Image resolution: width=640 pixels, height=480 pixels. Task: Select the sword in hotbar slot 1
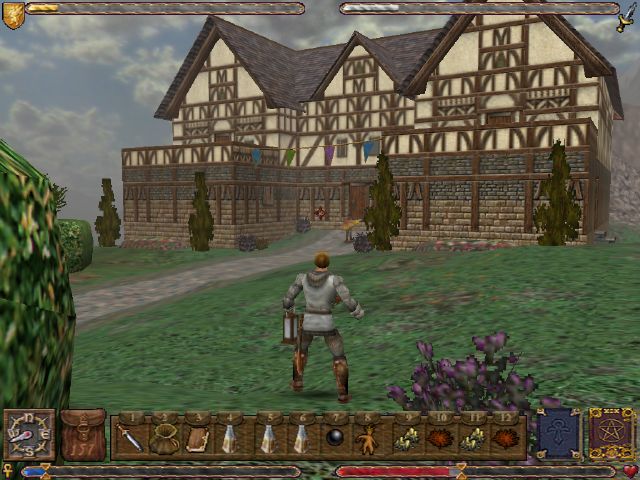click(x=131, y=438)
